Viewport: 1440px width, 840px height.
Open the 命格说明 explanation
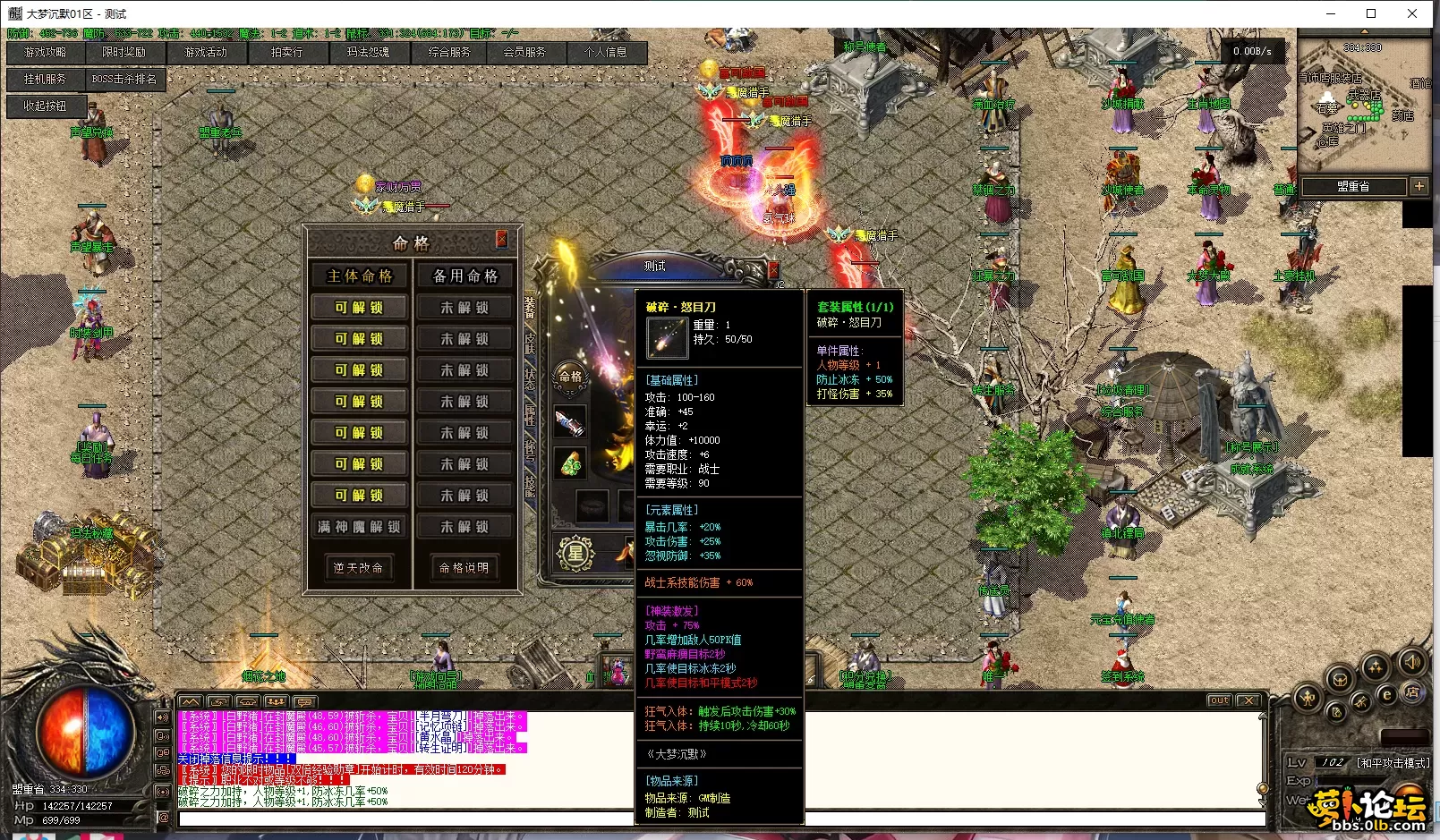point(464,568)
